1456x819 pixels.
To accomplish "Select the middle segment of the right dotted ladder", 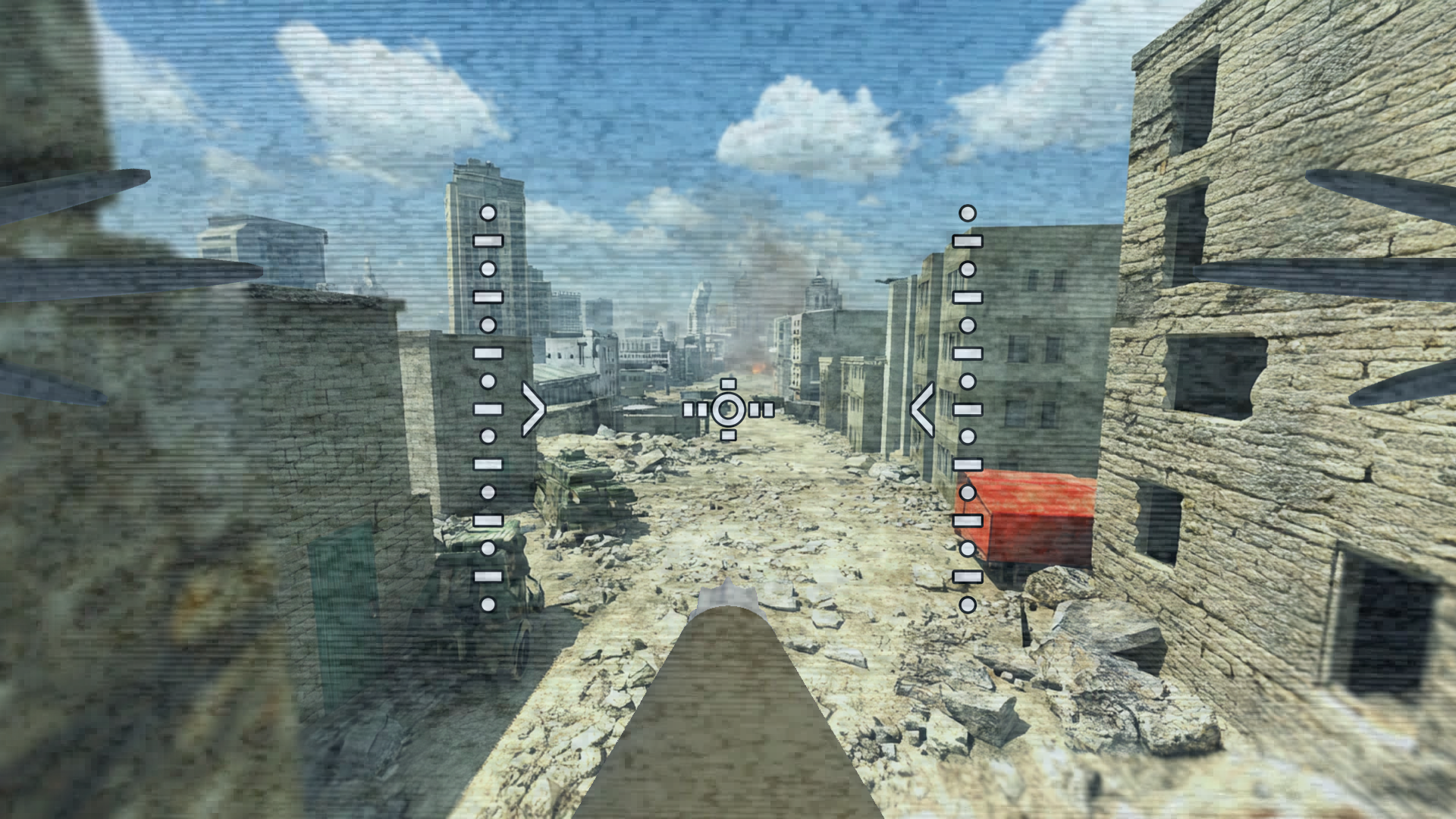I will (966, 409).
